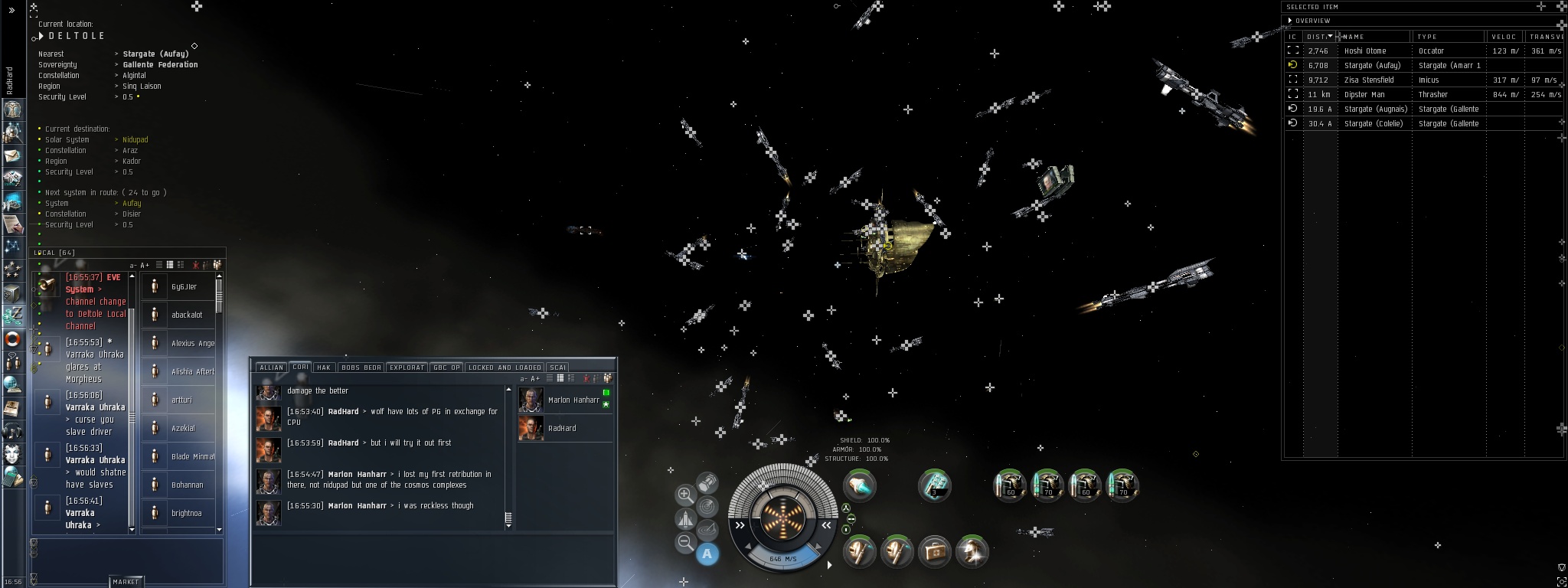Viewport: 1568px width, 588px height.
Task: Click the zoom-out magnifier on HUD
Action: (x=685, y=543)
